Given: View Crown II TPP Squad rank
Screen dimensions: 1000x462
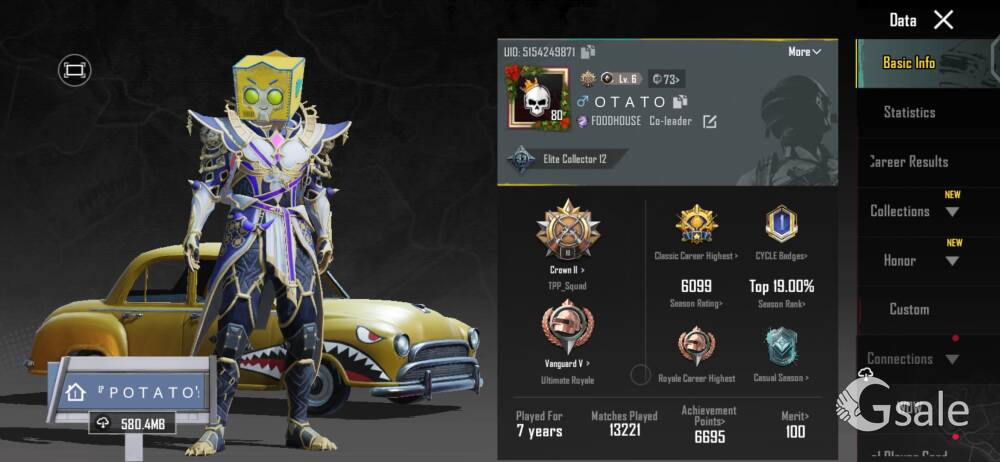Looking at the screenshot, I should (567, 238).
